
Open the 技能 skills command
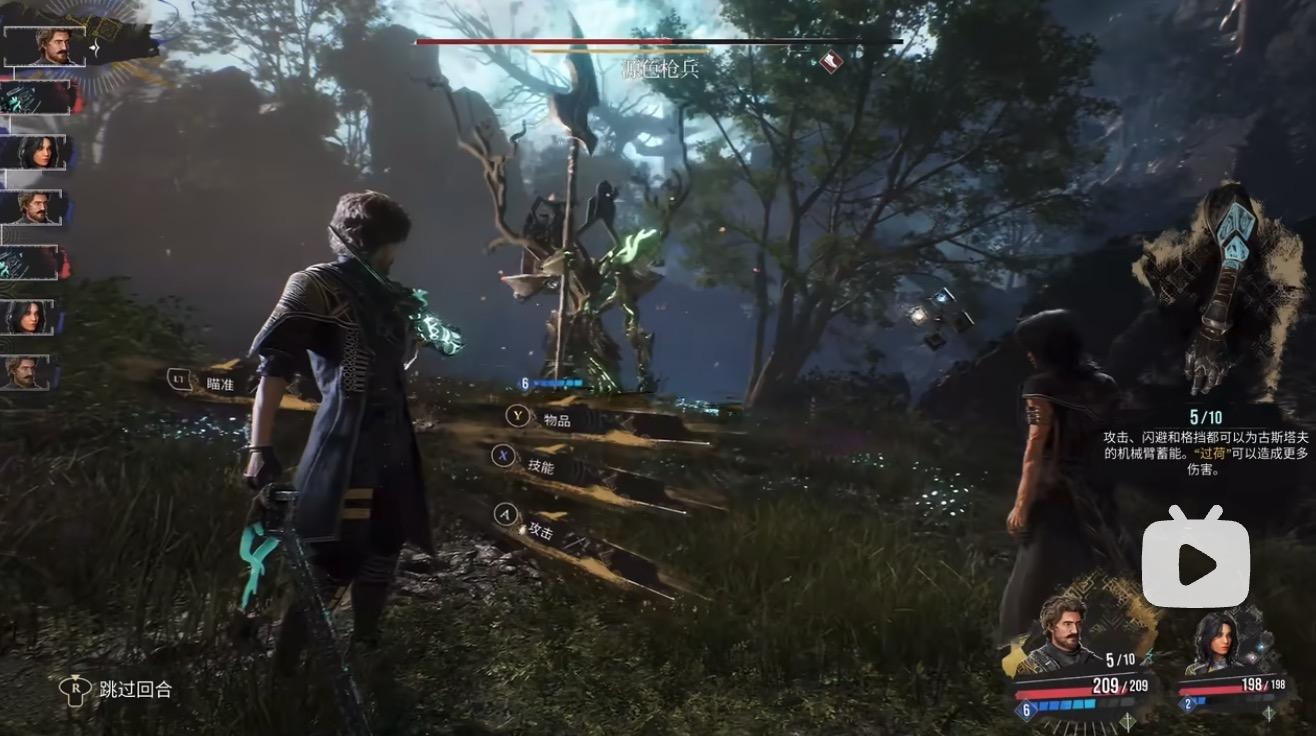click(540, 466)
